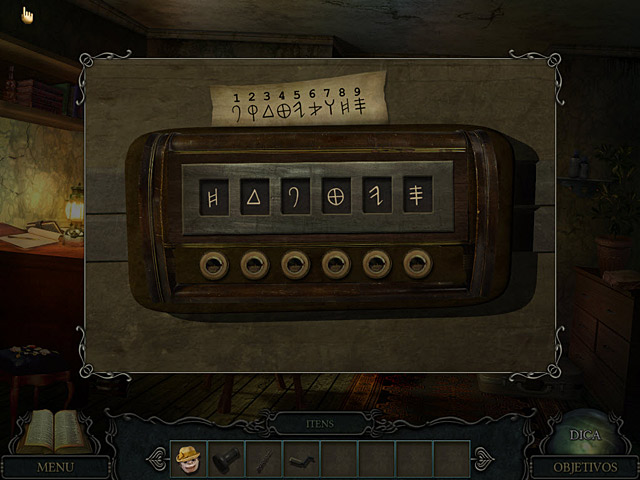Turn the knob under the hook symbol
This screenshot has width=640, height=480.
(x=295, y=264)
